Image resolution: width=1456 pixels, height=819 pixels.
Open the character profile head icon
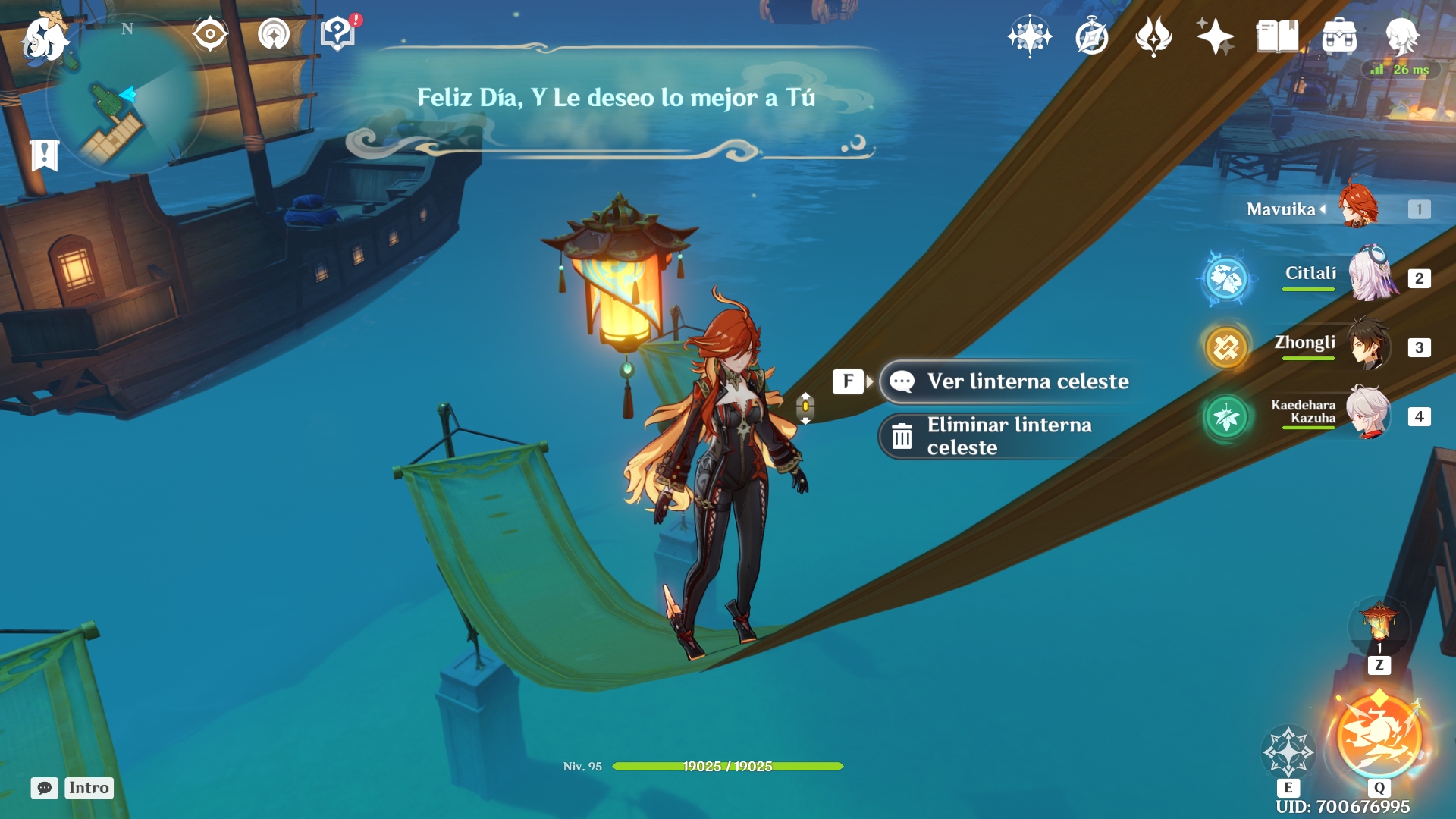coord(1401,36)
